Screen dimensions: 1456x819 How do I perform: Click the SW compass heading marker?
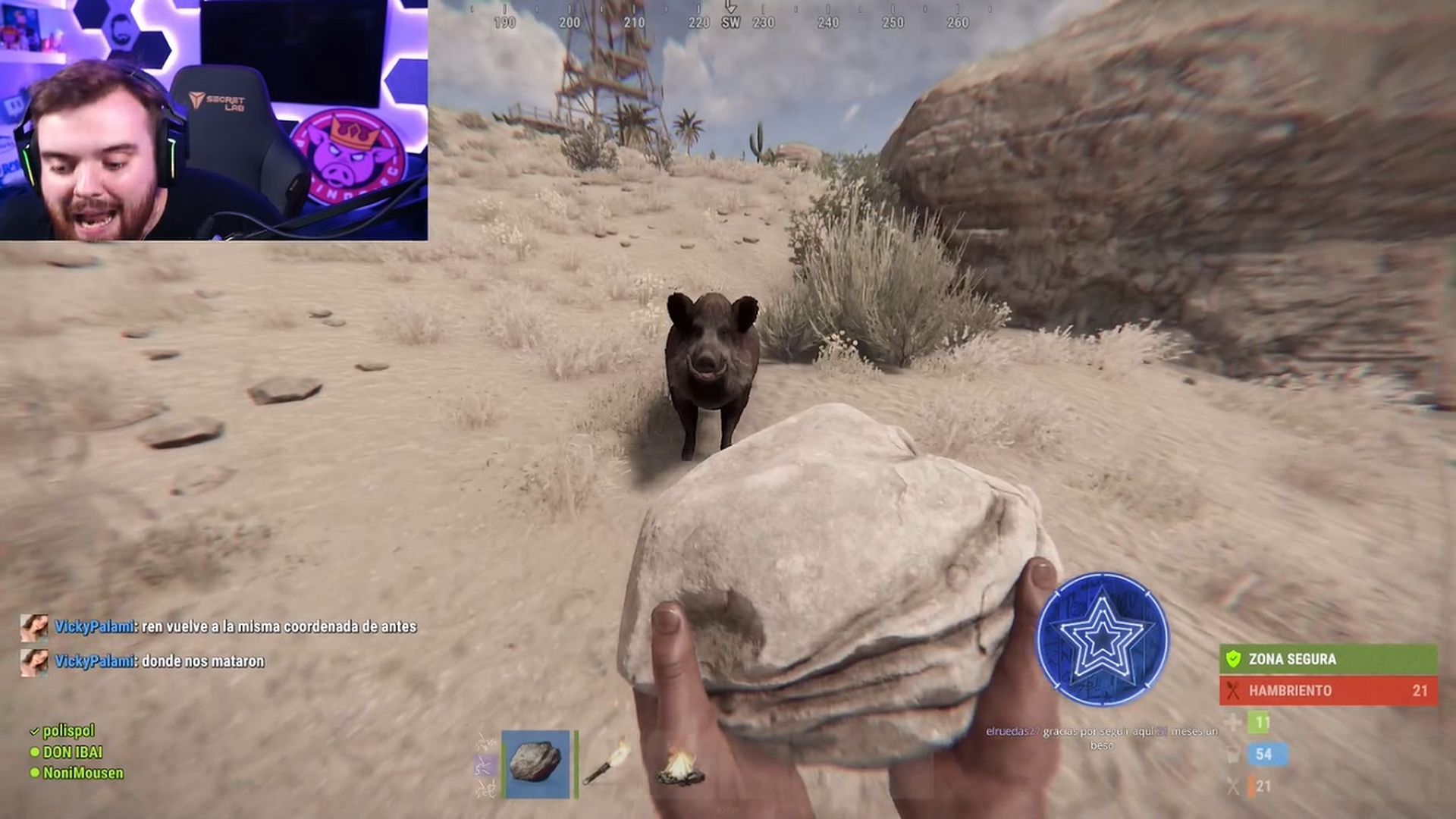tap(730, 23)
